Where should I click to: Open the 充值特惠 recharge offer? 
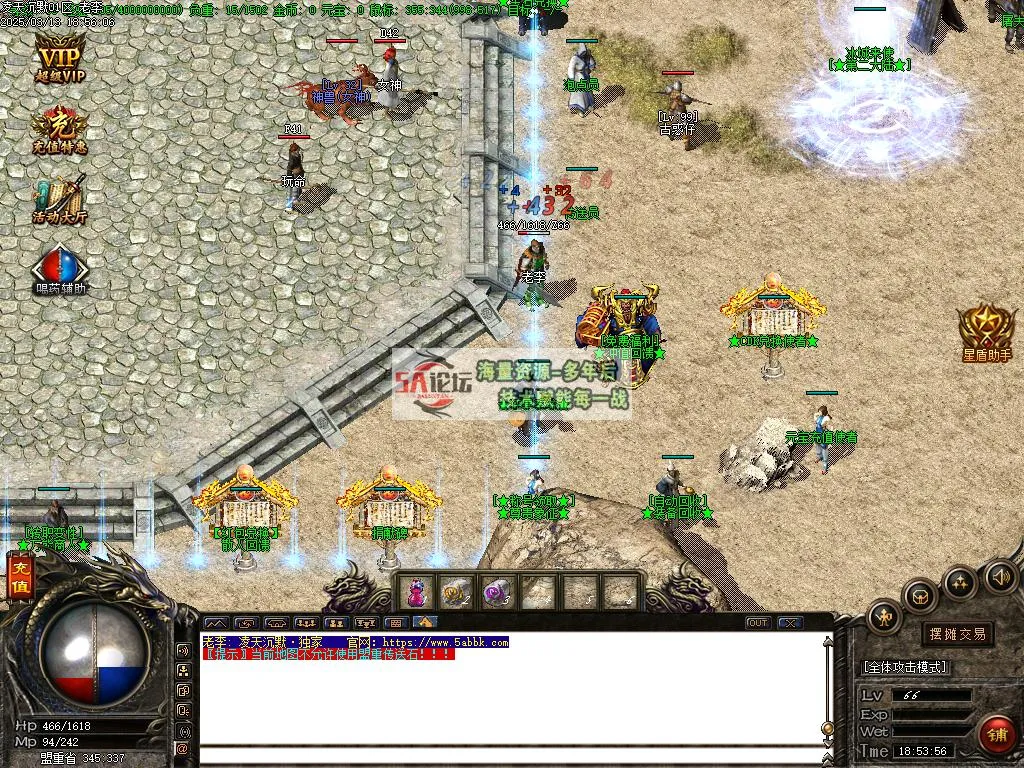[x=59, y=130]
